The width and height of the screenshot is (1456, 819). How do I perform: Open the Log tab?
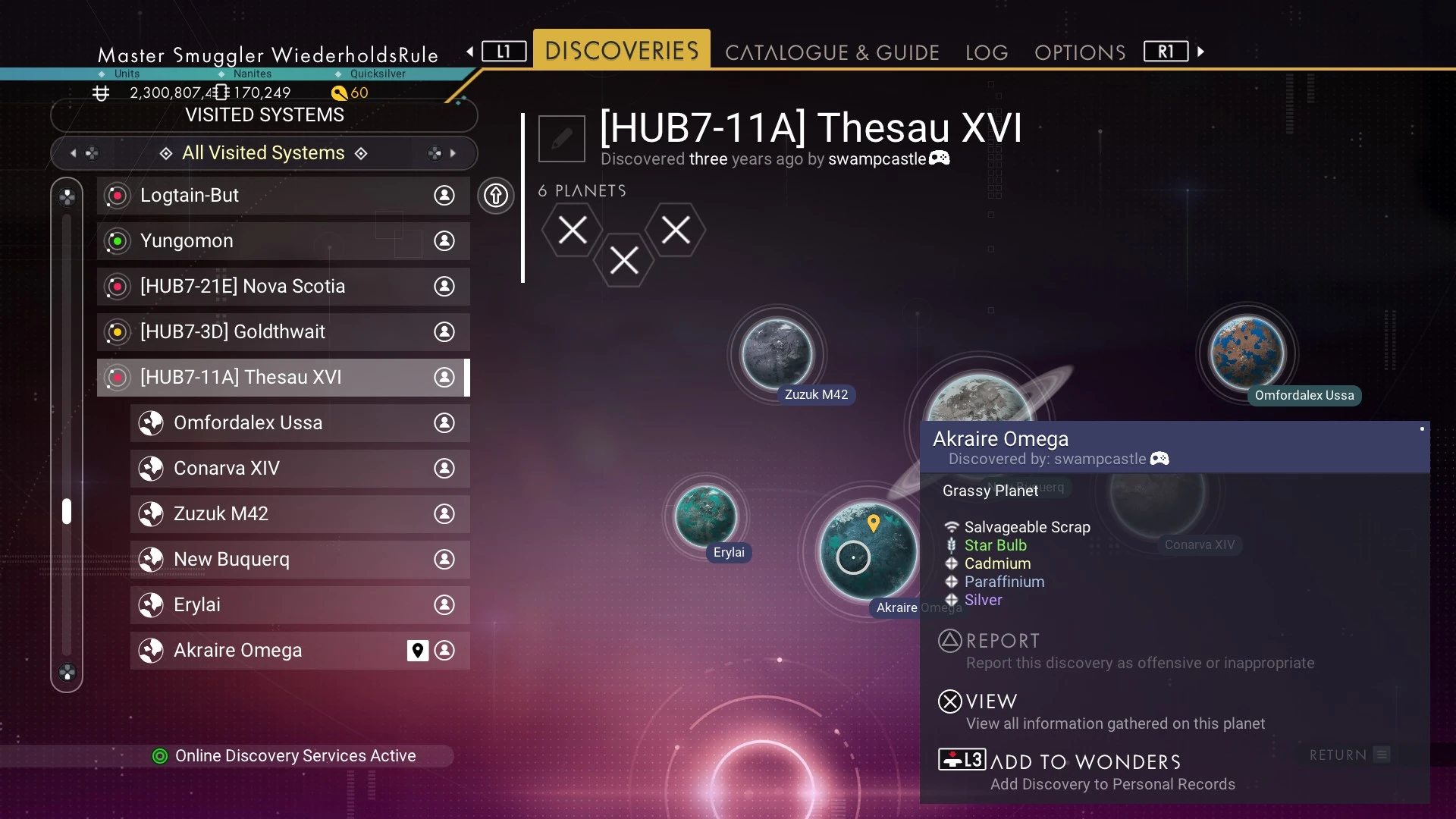pos(987,52)
